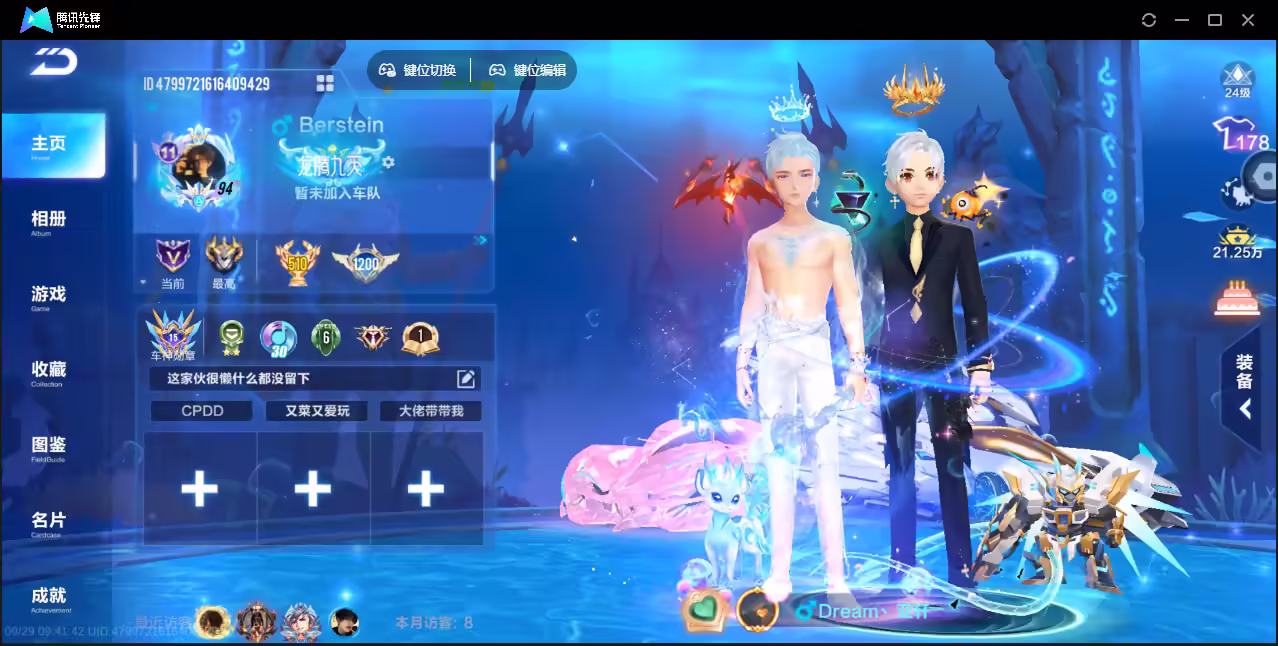Switch to the 成就 achievement tab
Viewport: 1278px width, 646px height.
point(48,597)
